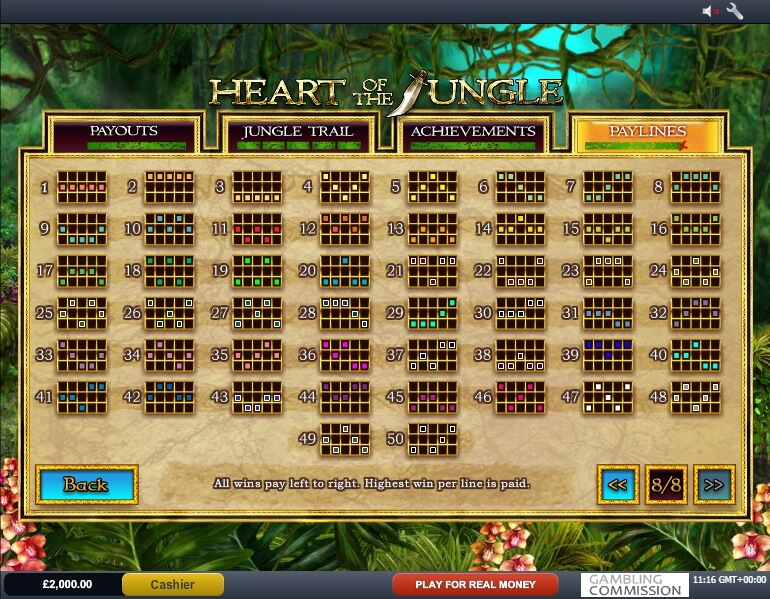Click the Back button
Image resolution: width=770 pixels, height=599 pixels.
86,485
